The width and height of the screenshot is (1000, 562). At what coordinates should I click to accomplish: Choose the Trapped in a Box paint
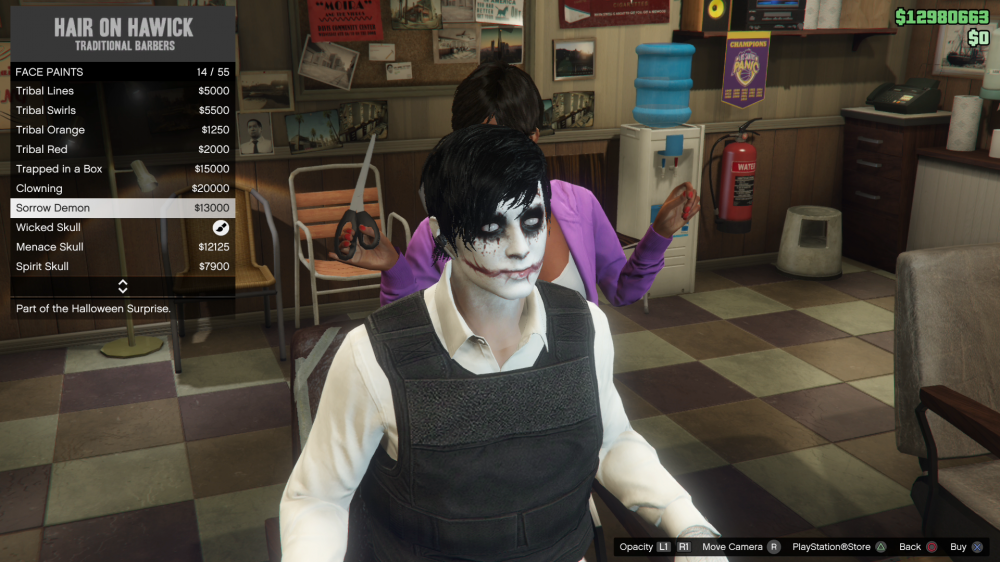tap(122, 169)
